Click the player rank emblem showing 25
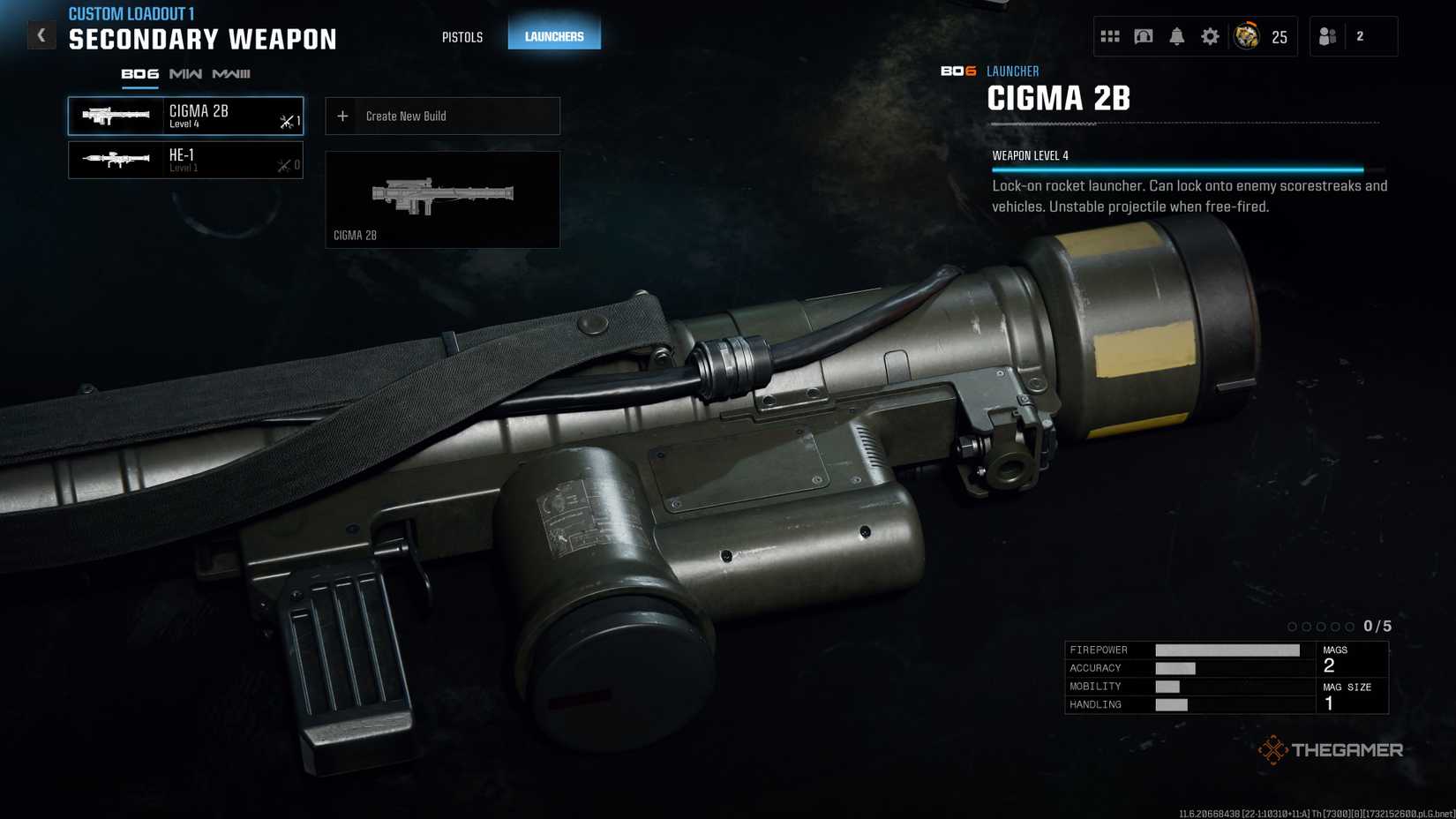 point(1247,36)
